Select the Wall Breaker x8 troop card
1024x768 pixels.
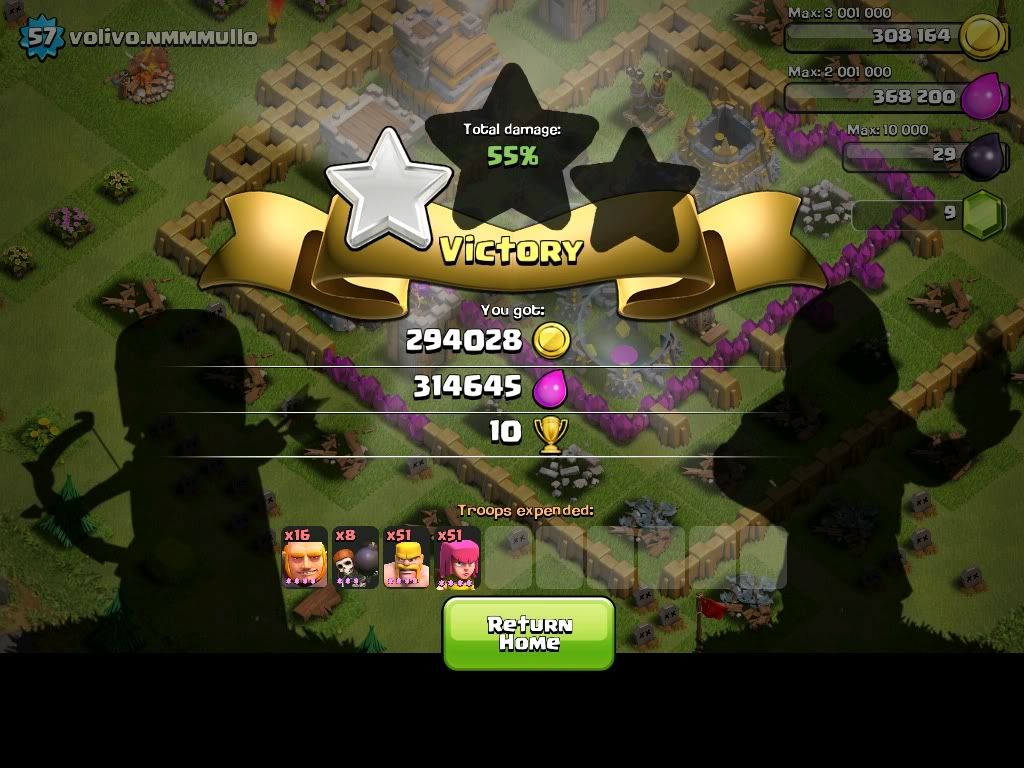coord(356,557)
